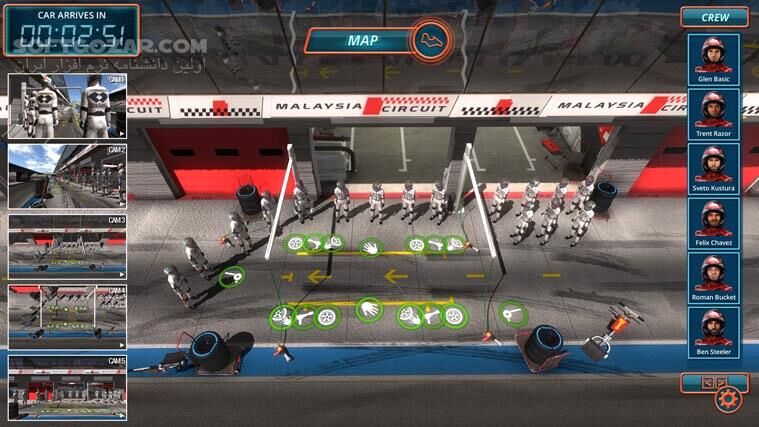Select crew member Roman Bucket

714,277
